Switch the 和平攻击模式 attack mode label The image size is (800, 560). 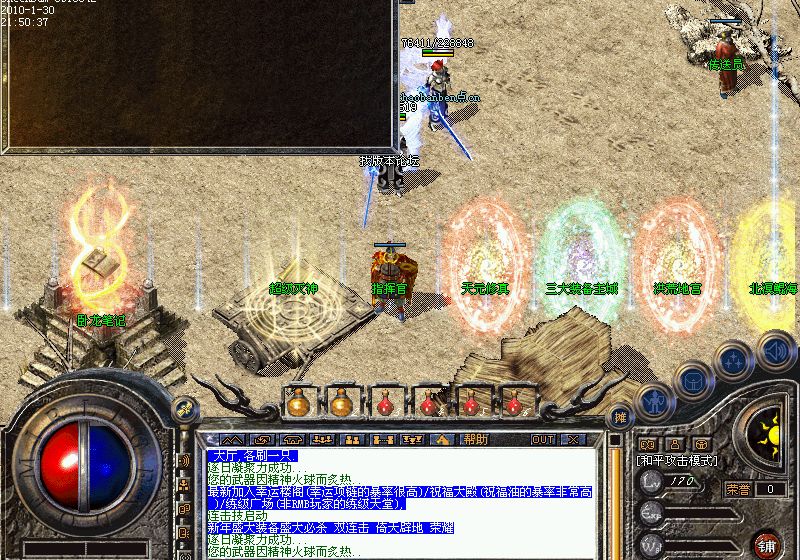[x=677, y=460]
